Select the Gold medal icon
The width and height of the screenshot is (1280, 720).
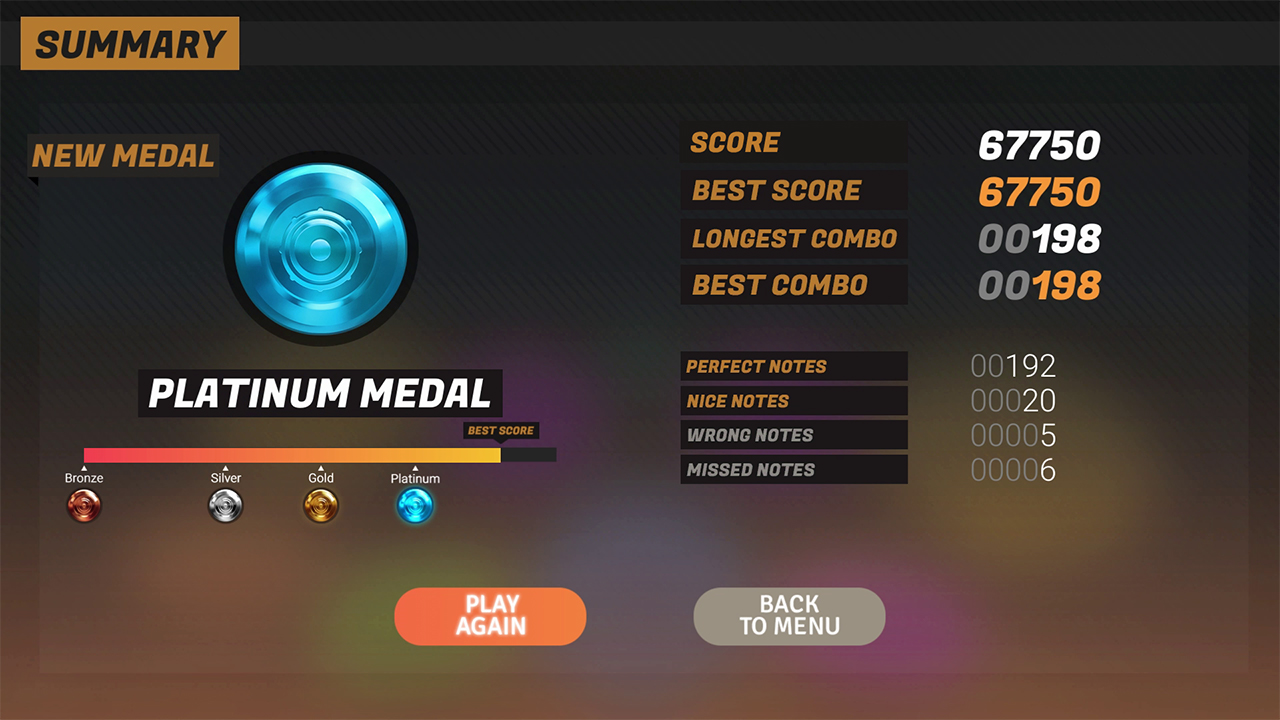click(321, 505)
